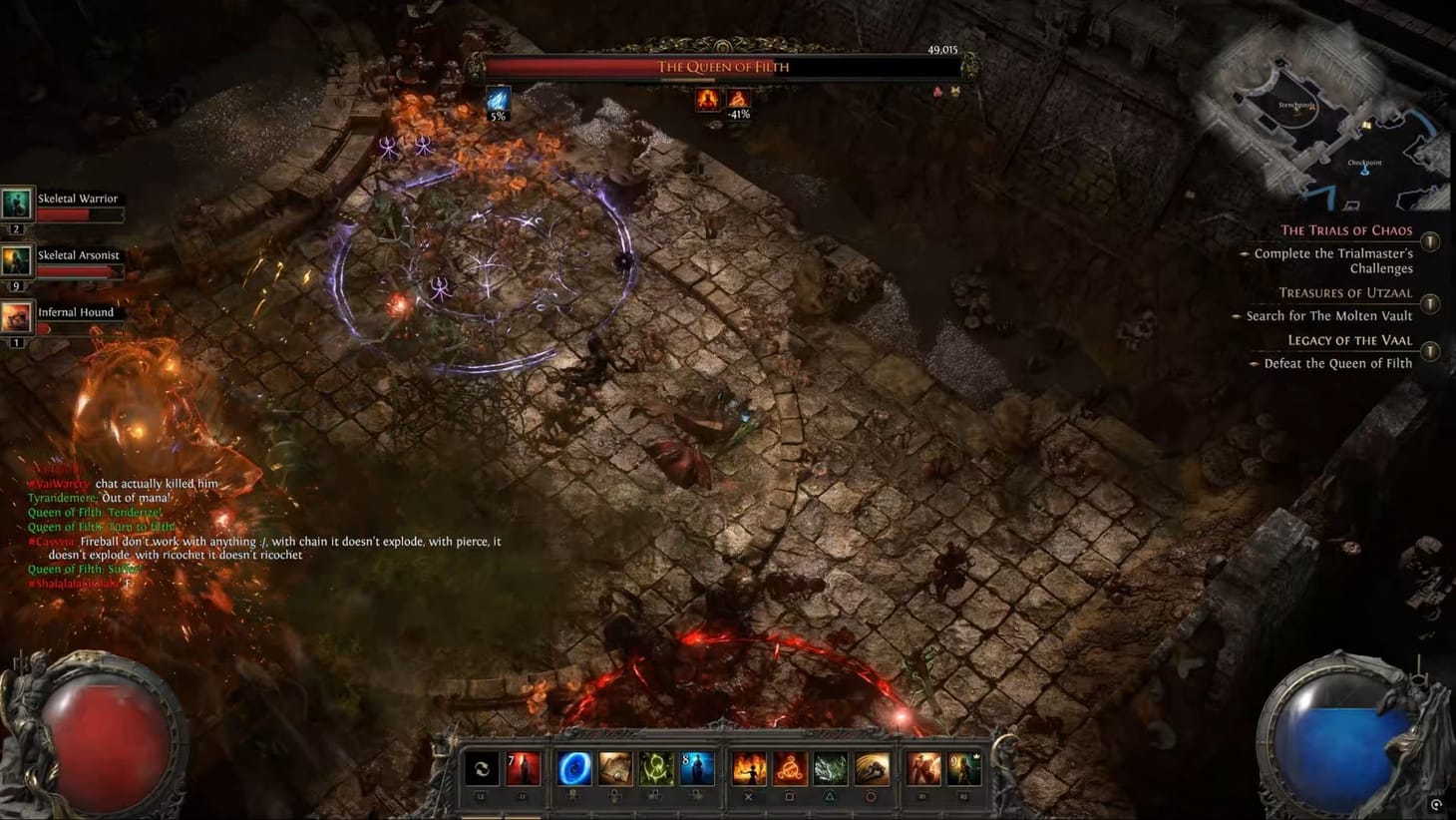Select the Skeletal Warrior minion portrait

click(x=16, y=204)
